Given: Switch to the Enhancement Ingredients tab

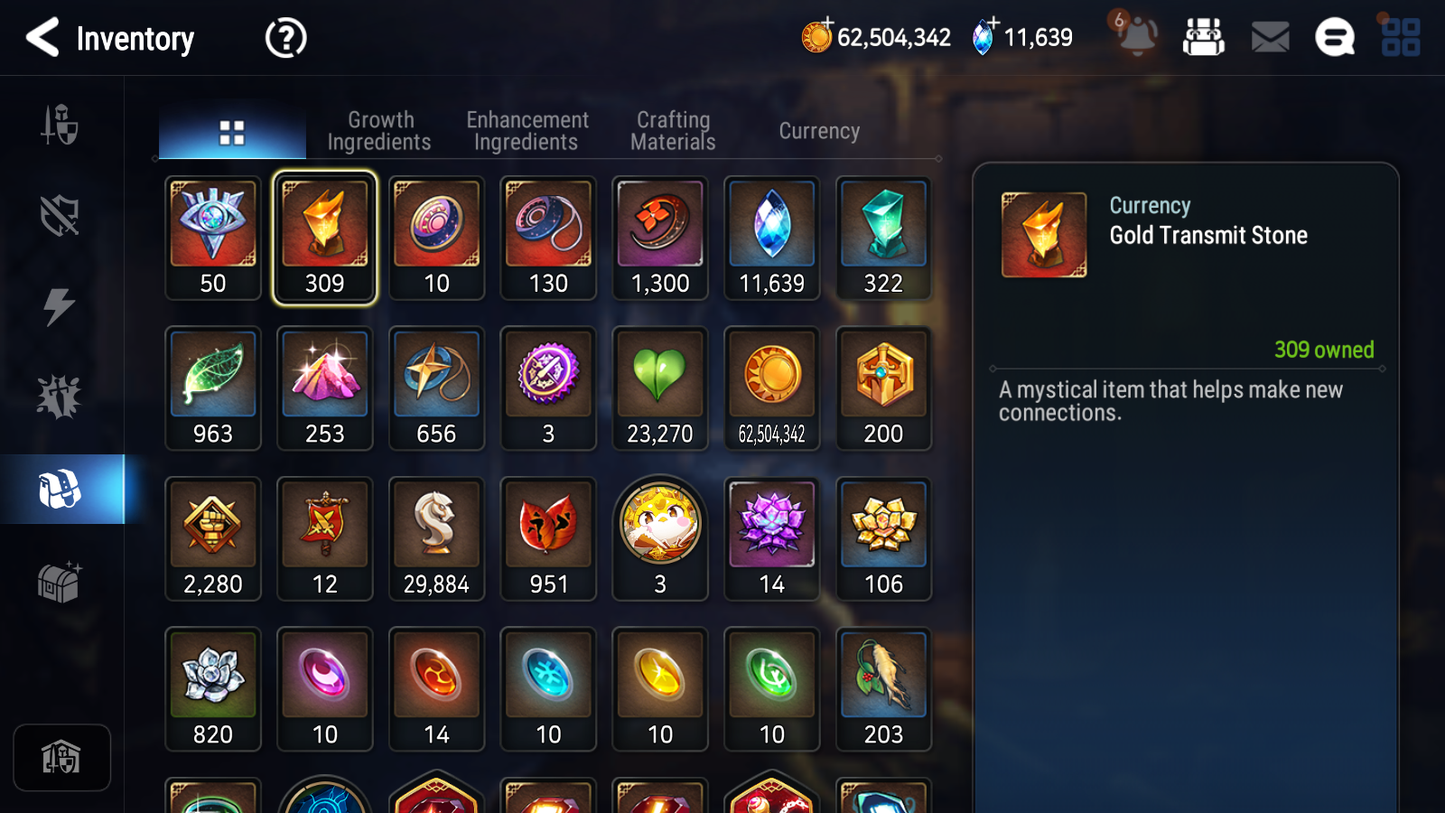Looking at the screenshot, I should (527, 130).
